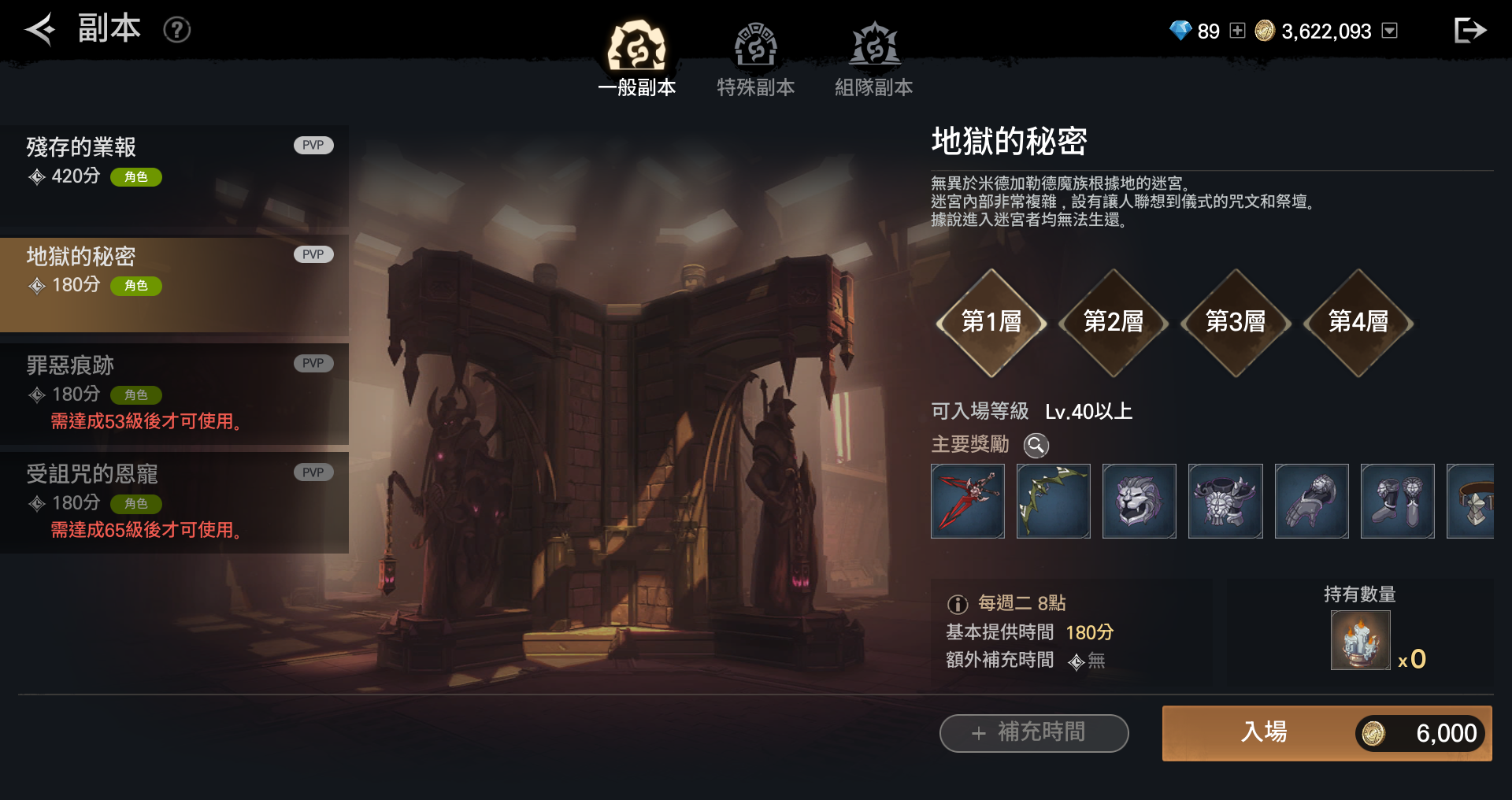Switch to the 一般副本 tab
1512x800 pixels.
tap(636, 59)
